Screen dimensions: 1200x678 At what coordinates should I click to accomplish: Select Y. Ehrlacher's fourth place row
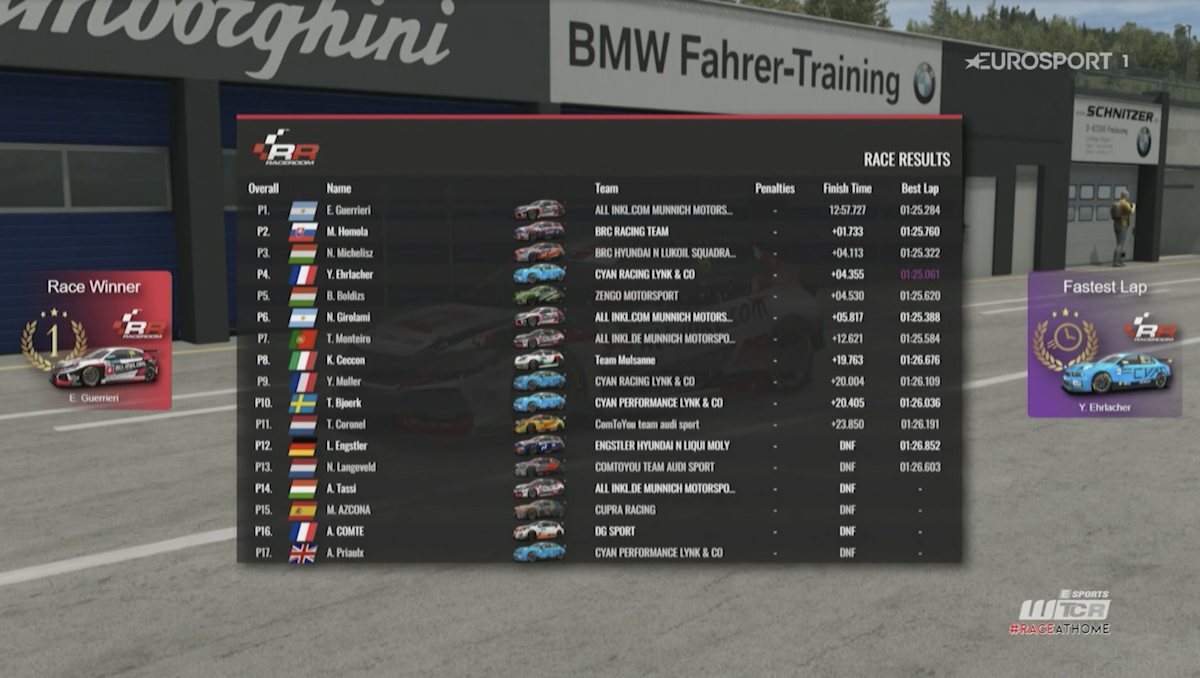(x=599, y=274)
